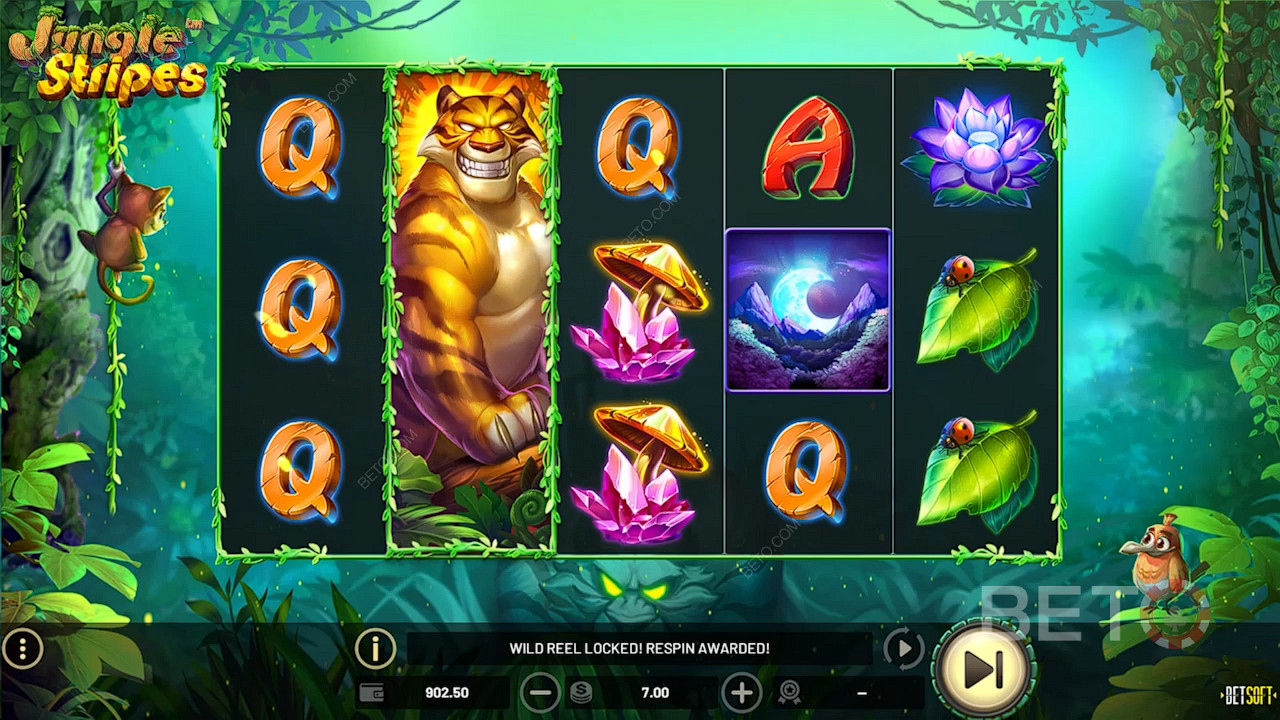Click the large skip spin button
The image size is (1280, 720).
pos(983,669)
